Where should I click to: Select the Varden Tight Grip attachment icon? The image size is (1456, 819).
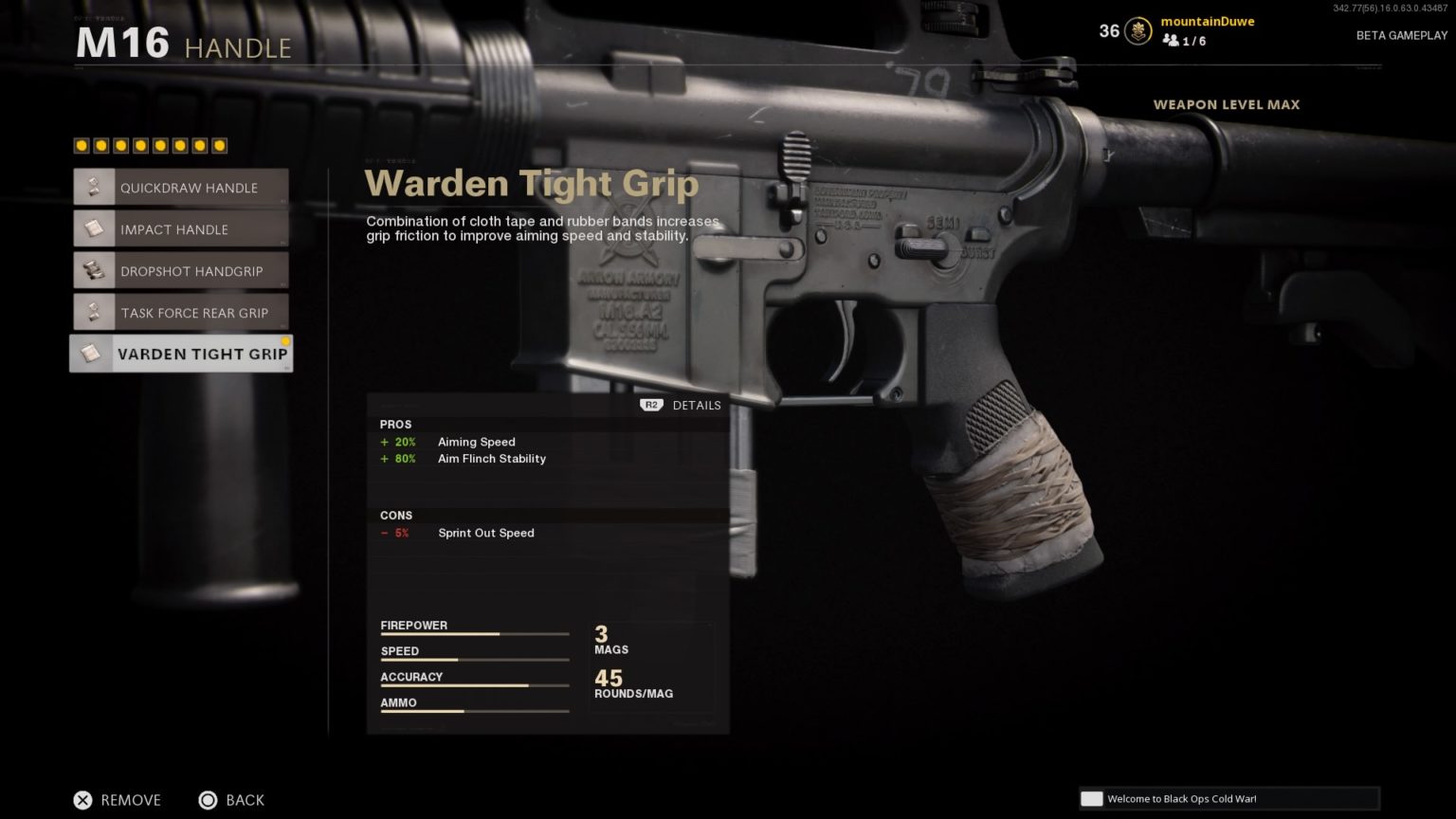pos(92,354)
